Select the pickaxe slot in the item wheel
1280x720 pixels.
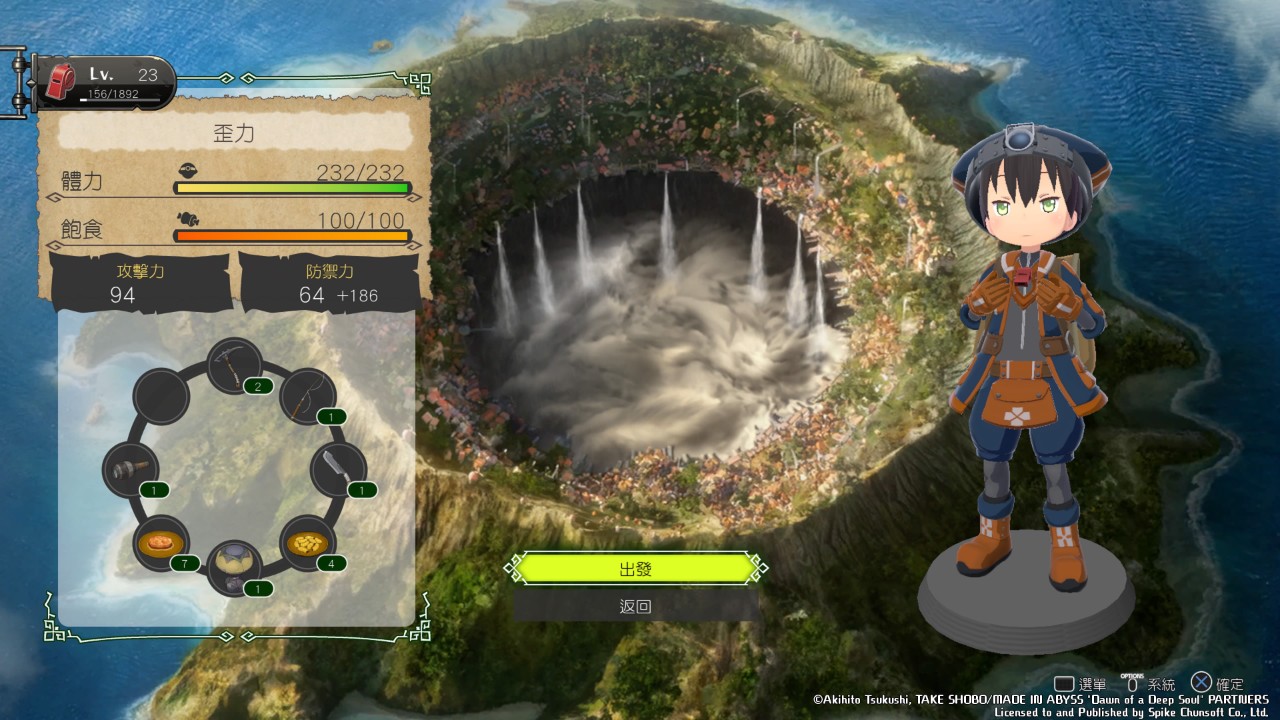(236, 366)
